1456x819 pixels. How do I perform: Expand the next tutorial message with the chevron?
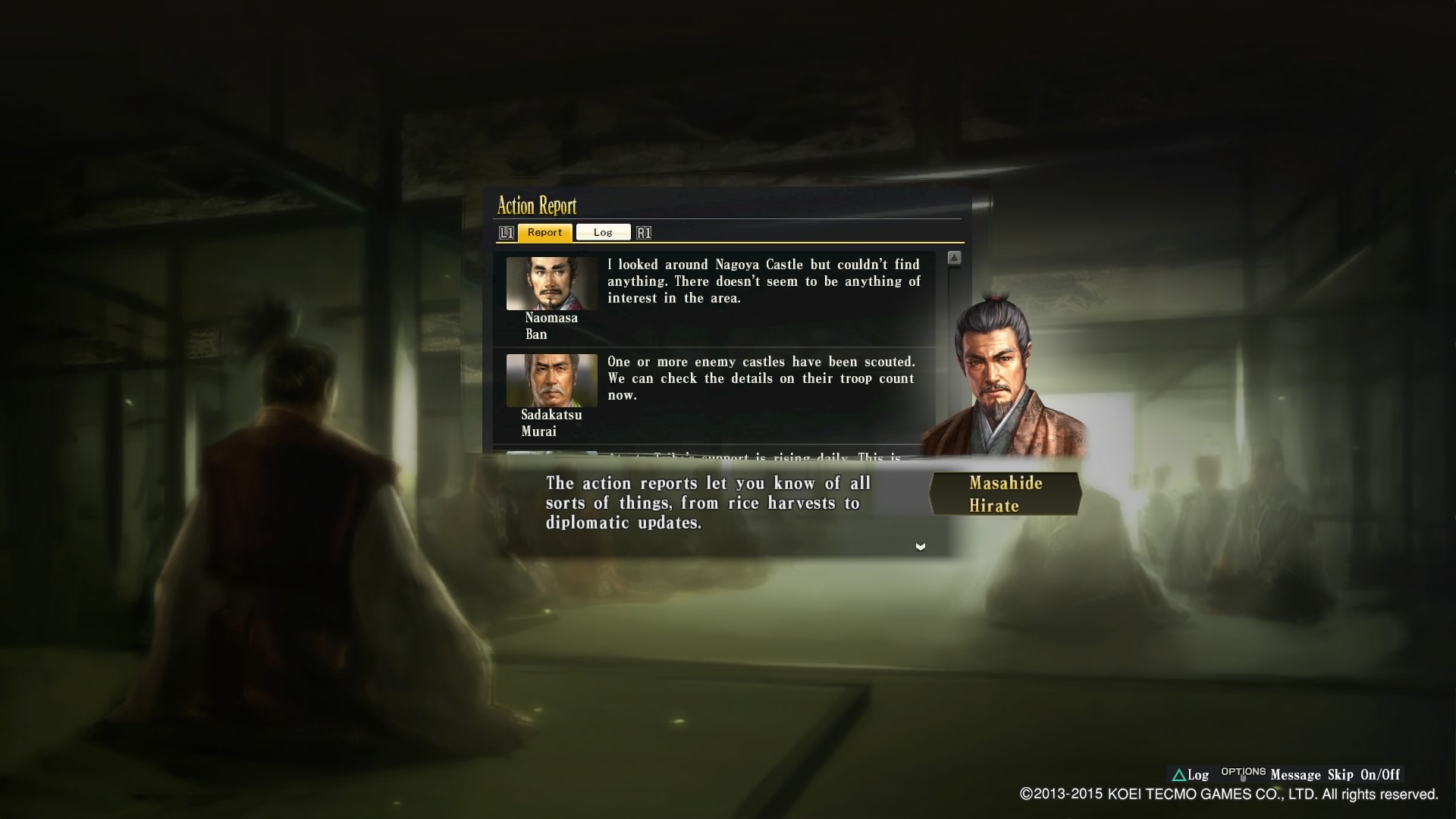click(920, 546)
